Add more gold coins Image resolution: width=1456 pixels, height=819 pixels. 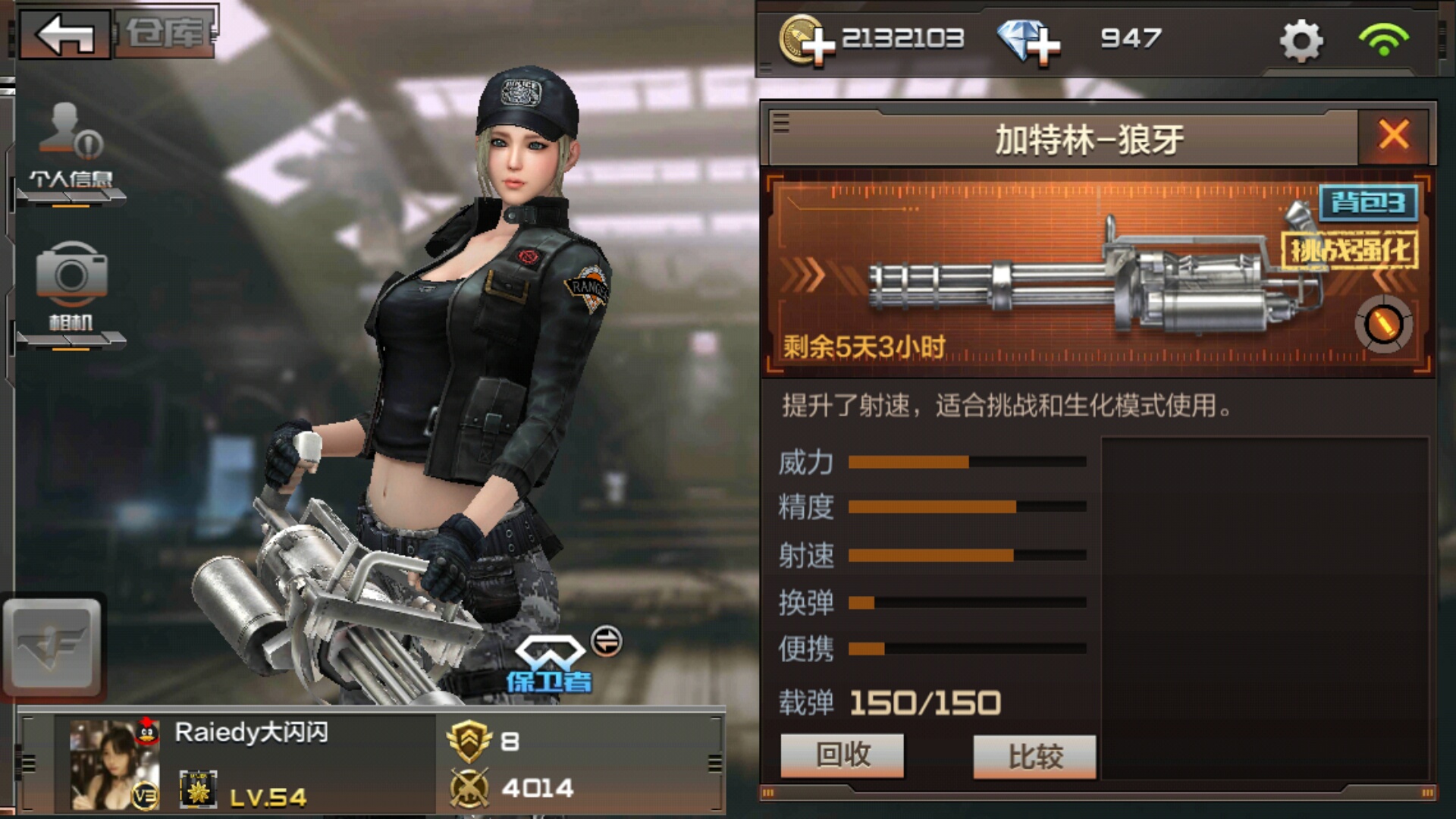tap(807, 40)
